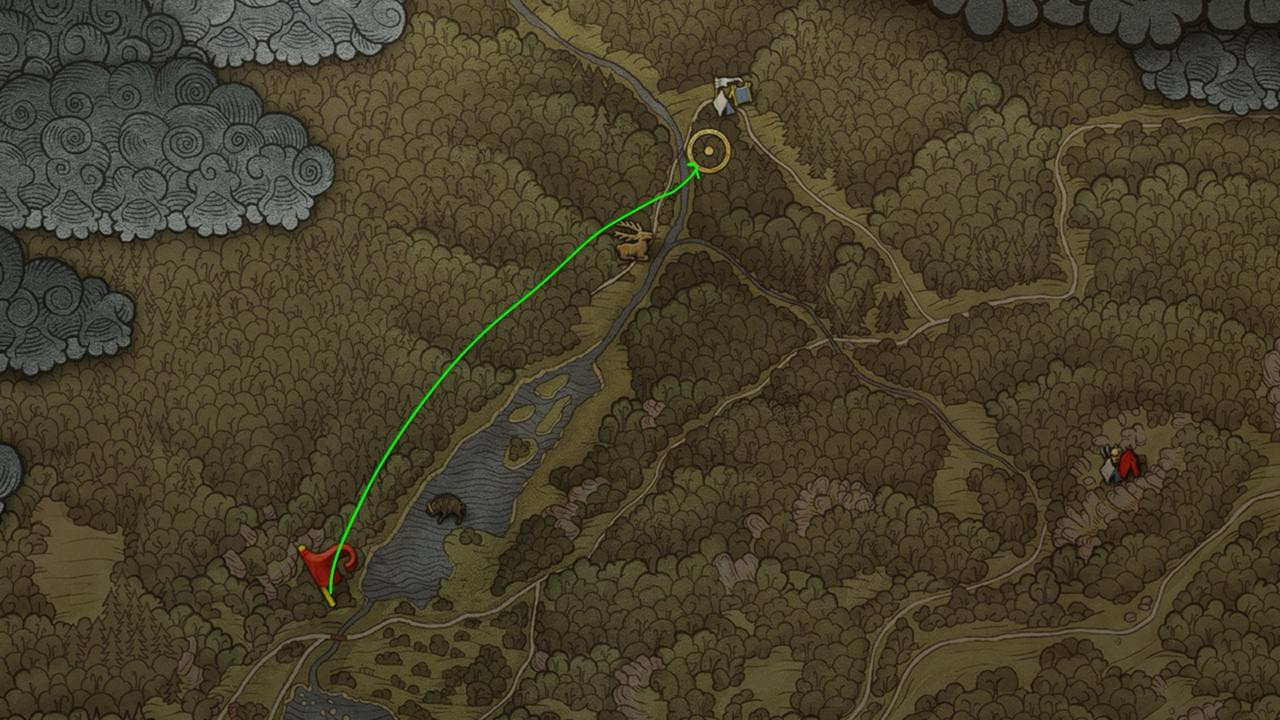Select the red tent camp marker
This screenshot has width=1280, height=720.
click(1122, 464)
